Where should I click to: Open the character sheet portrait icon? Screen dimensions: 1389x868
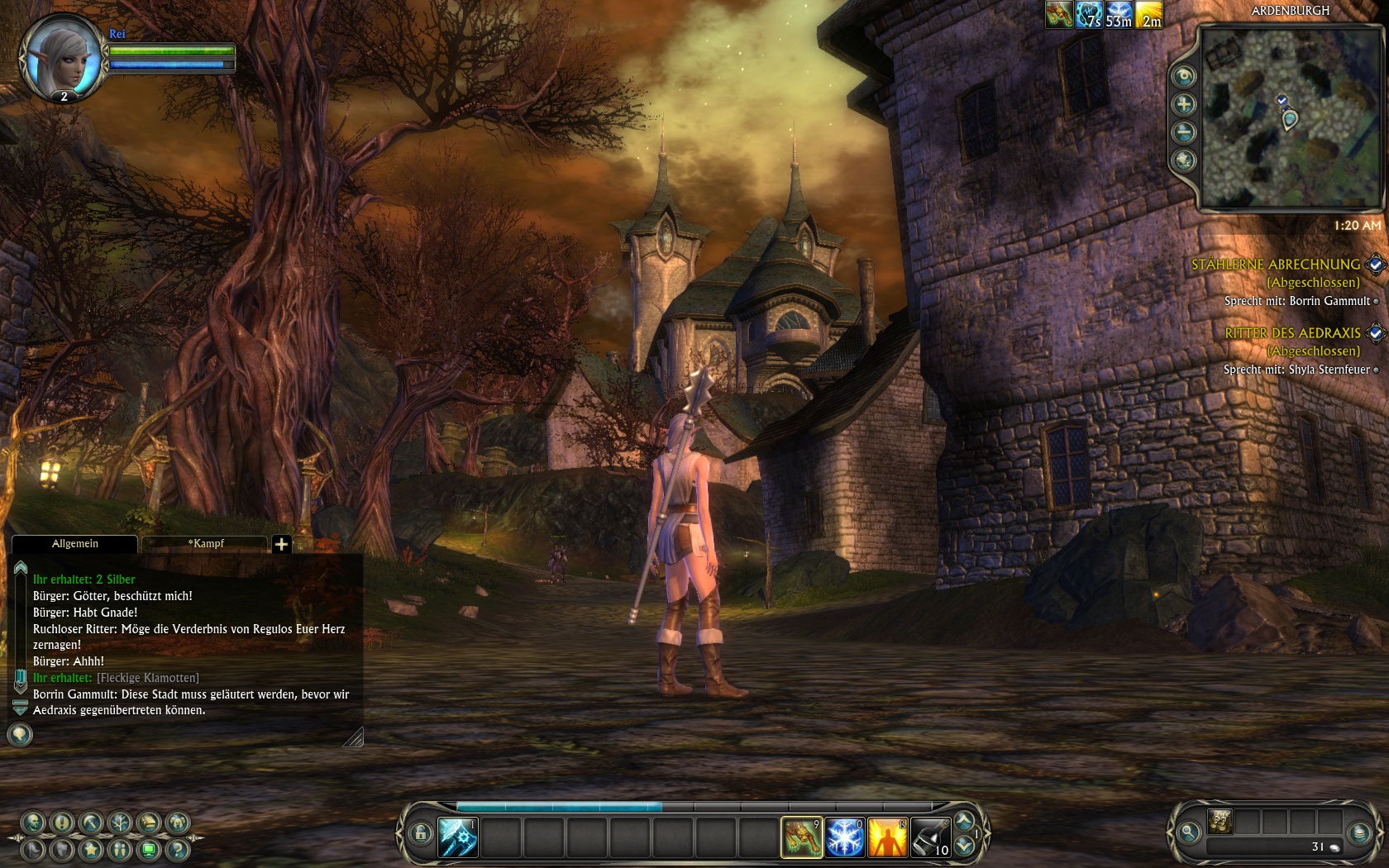(x=34, y=823)
